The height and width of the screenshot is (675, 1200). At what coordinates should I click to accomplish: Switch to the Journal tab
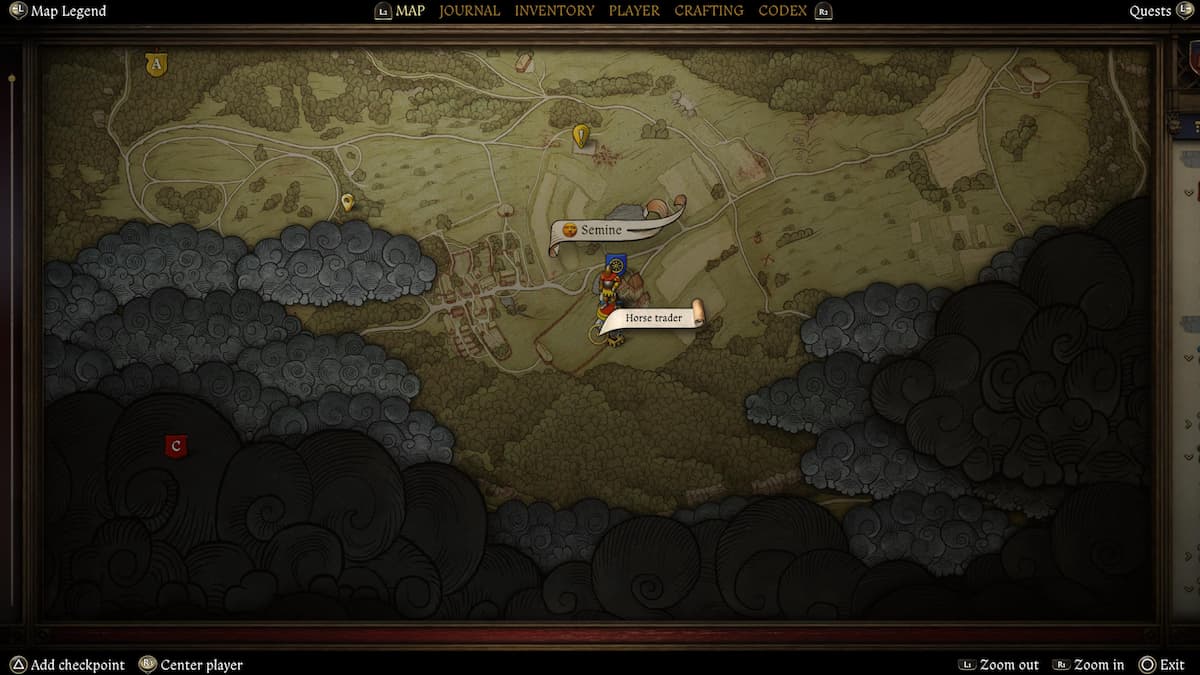(469, 11)
